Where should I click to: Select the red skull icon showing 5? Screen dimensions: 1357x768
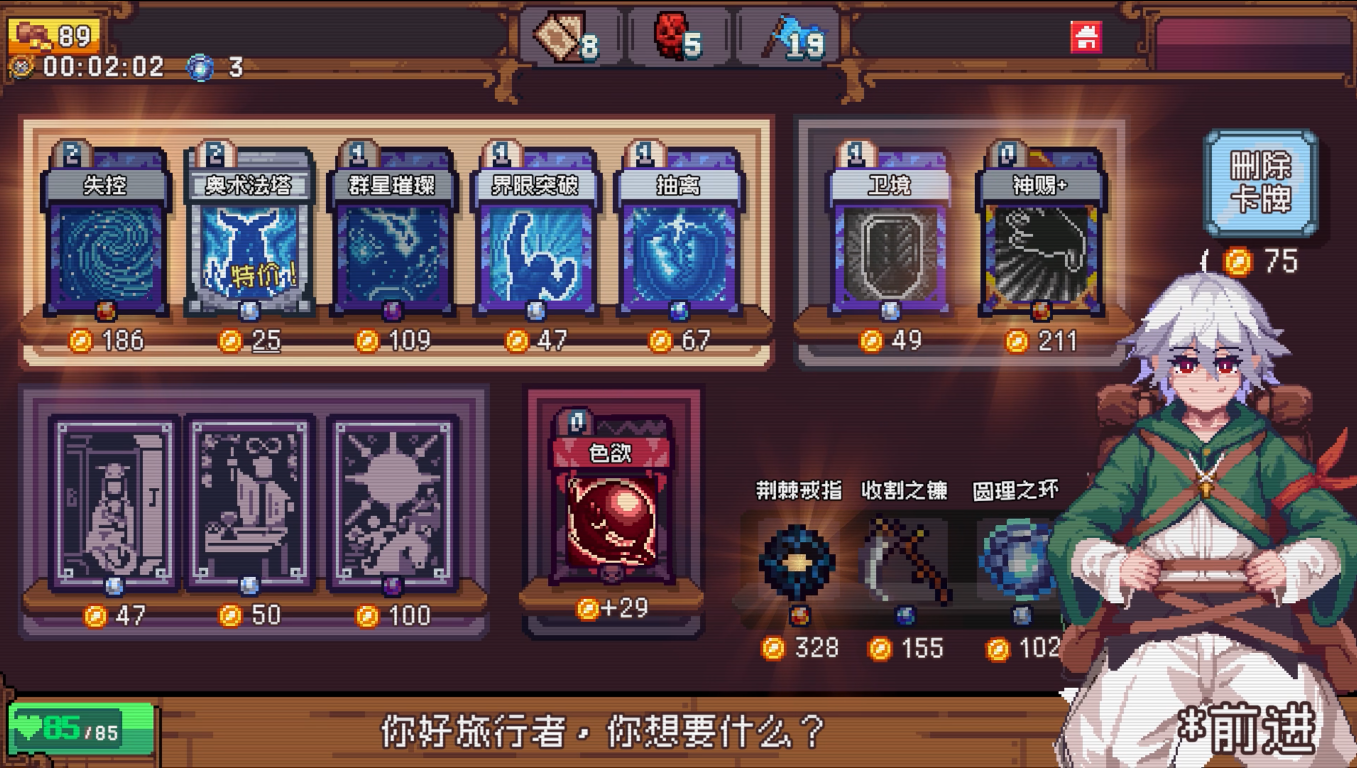(670, 35)
